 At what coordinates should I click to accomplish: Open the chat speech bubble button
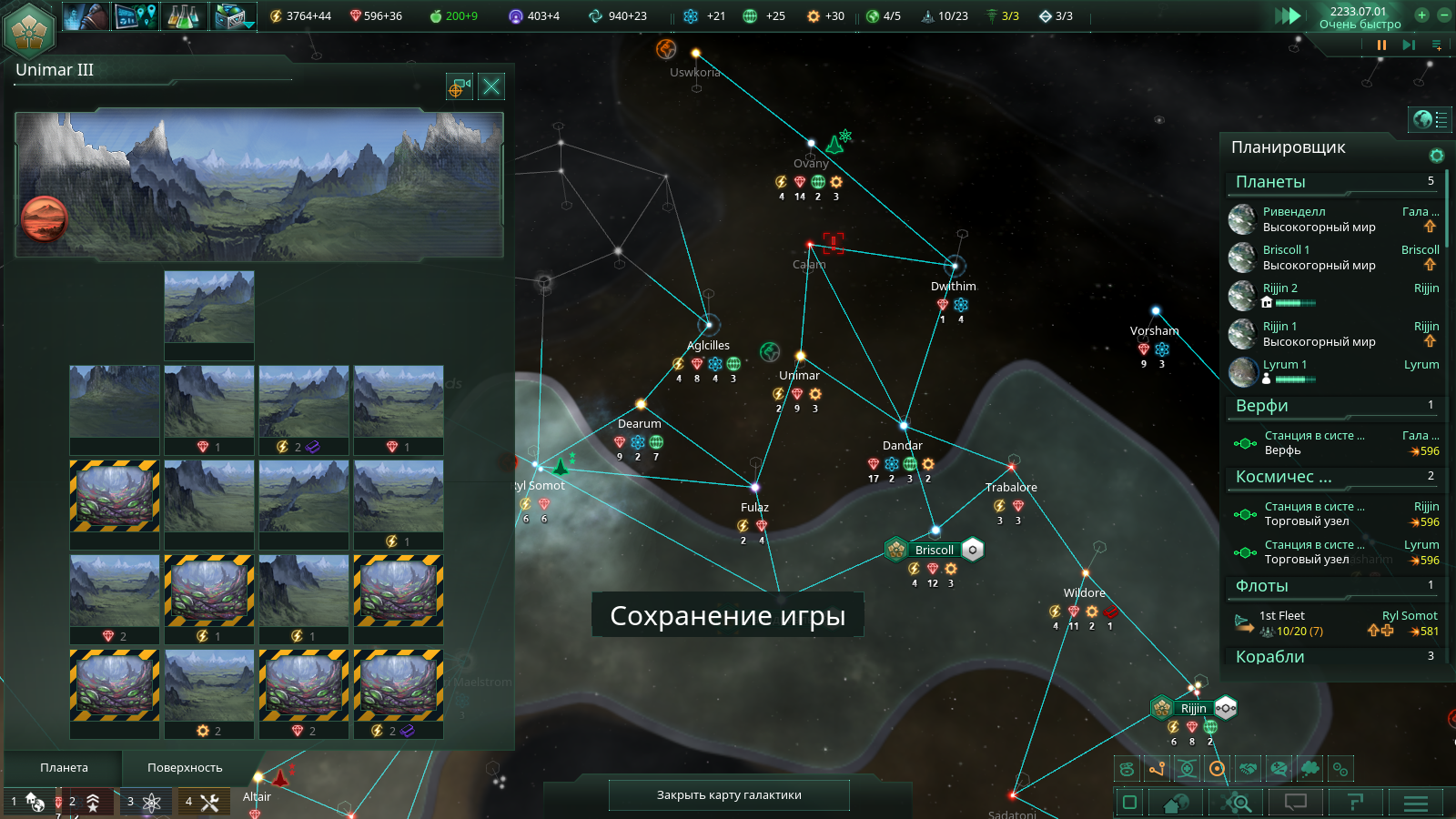(x=1295, y=802)
